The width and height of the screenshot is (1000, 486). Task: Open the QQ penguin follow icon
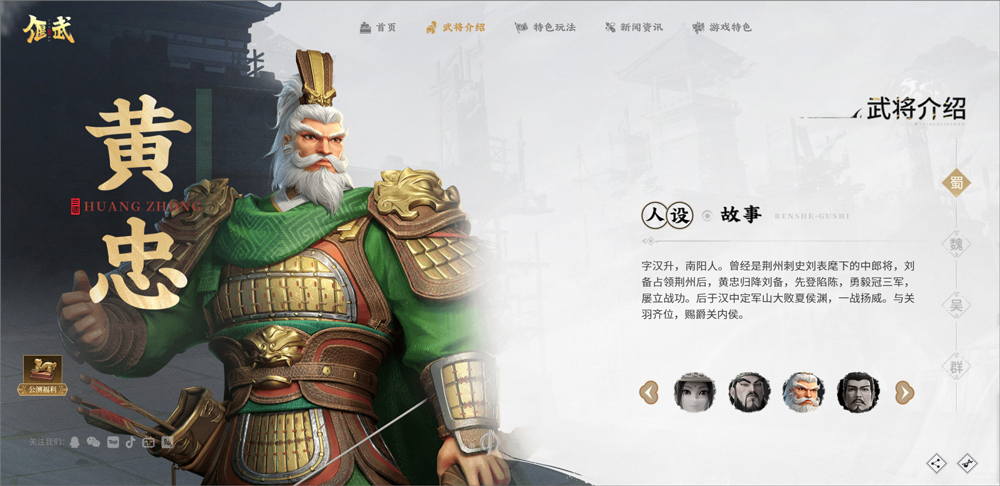point(75,441)
